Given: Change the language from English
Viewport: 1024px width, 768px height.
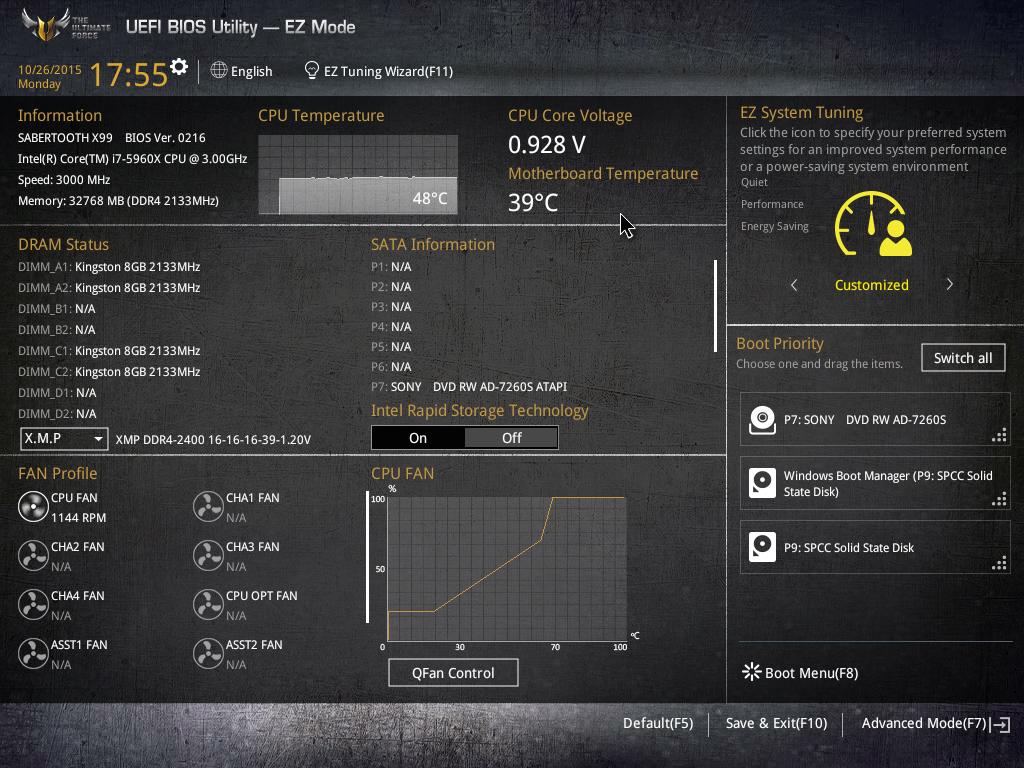Looking at the screenshot, I should (x=242, y=71).
